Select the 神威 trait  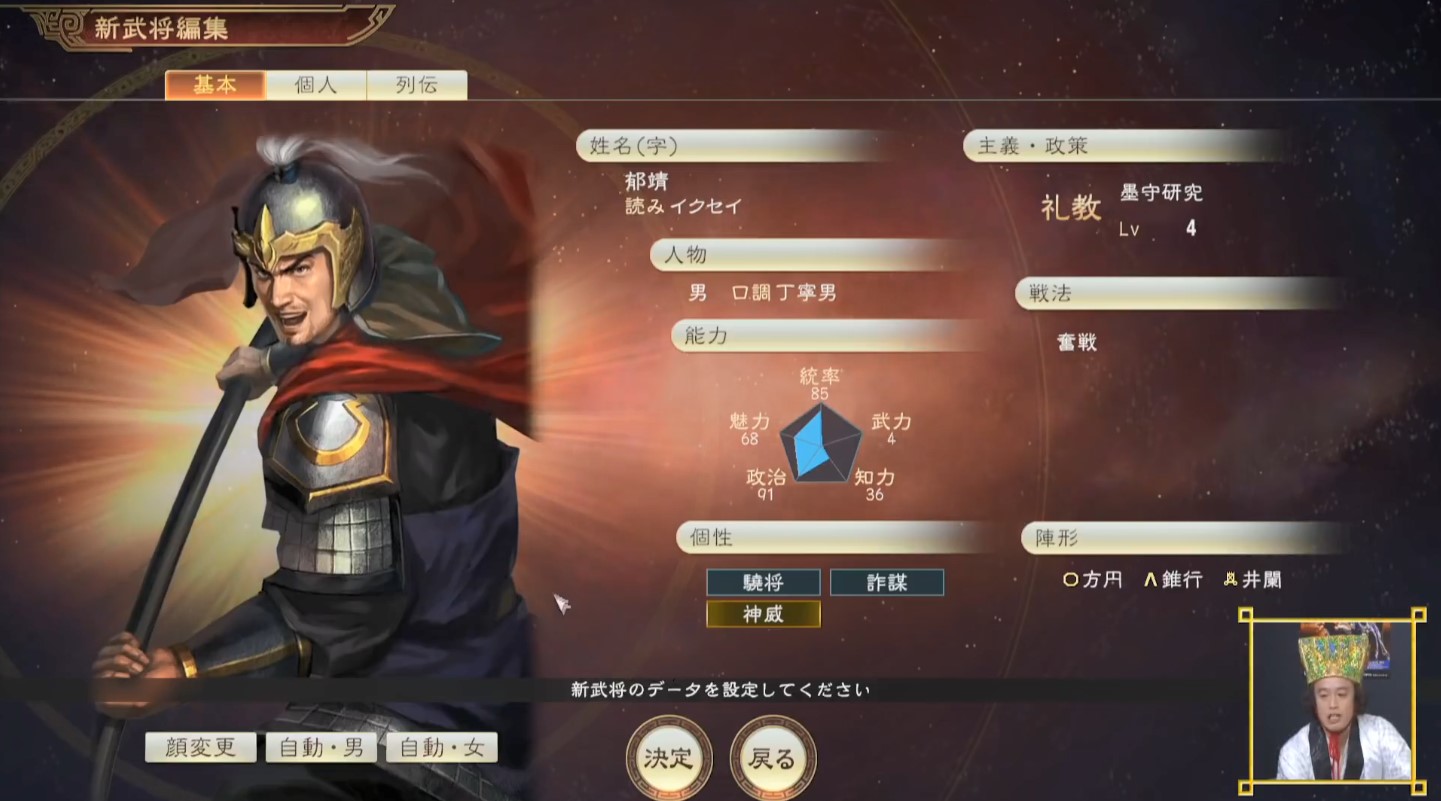click(x=763, y=614)
